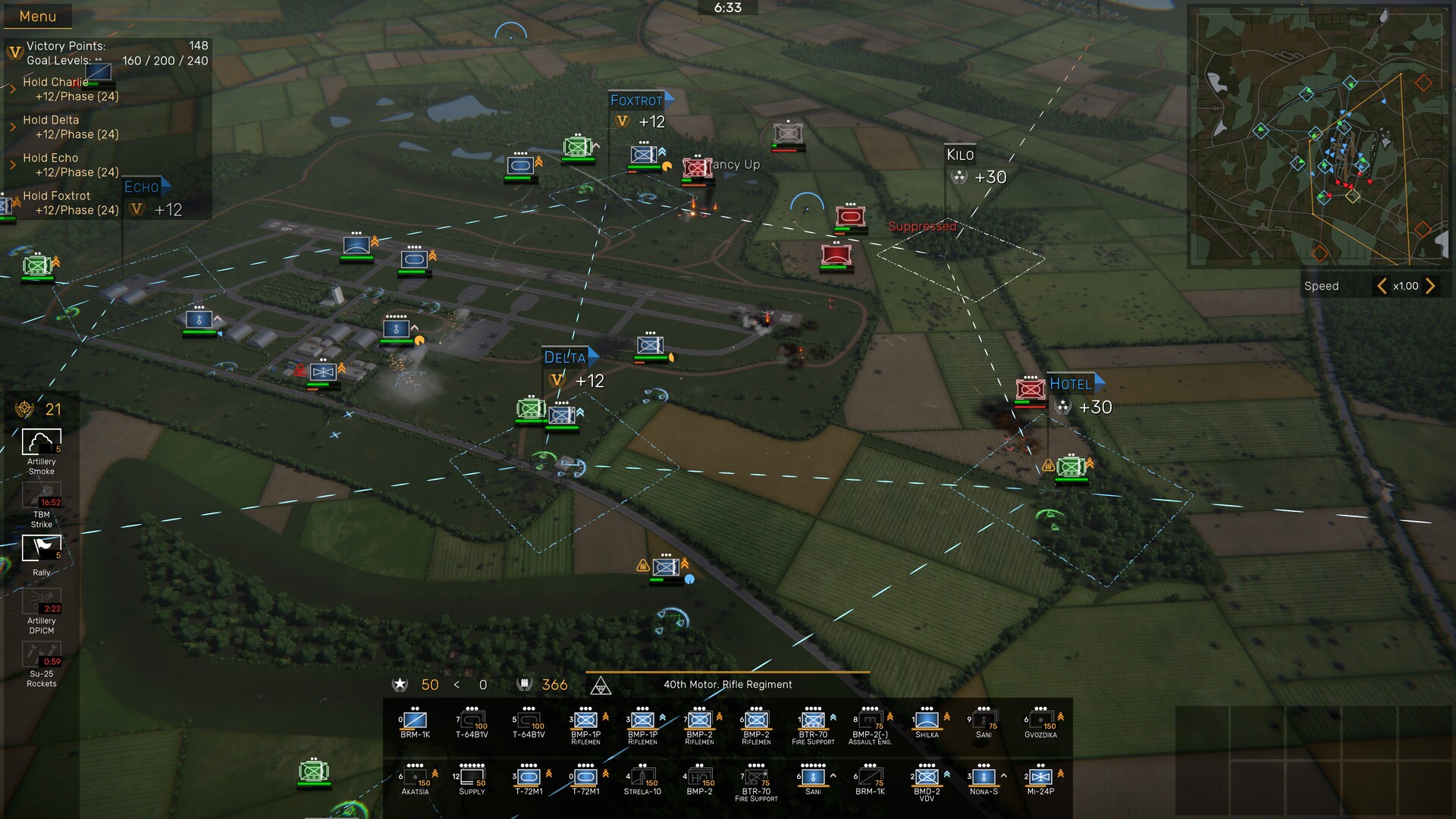Click the Supply unit card
This screenshot has width=1456, height=819.
[x=472, y=779]
